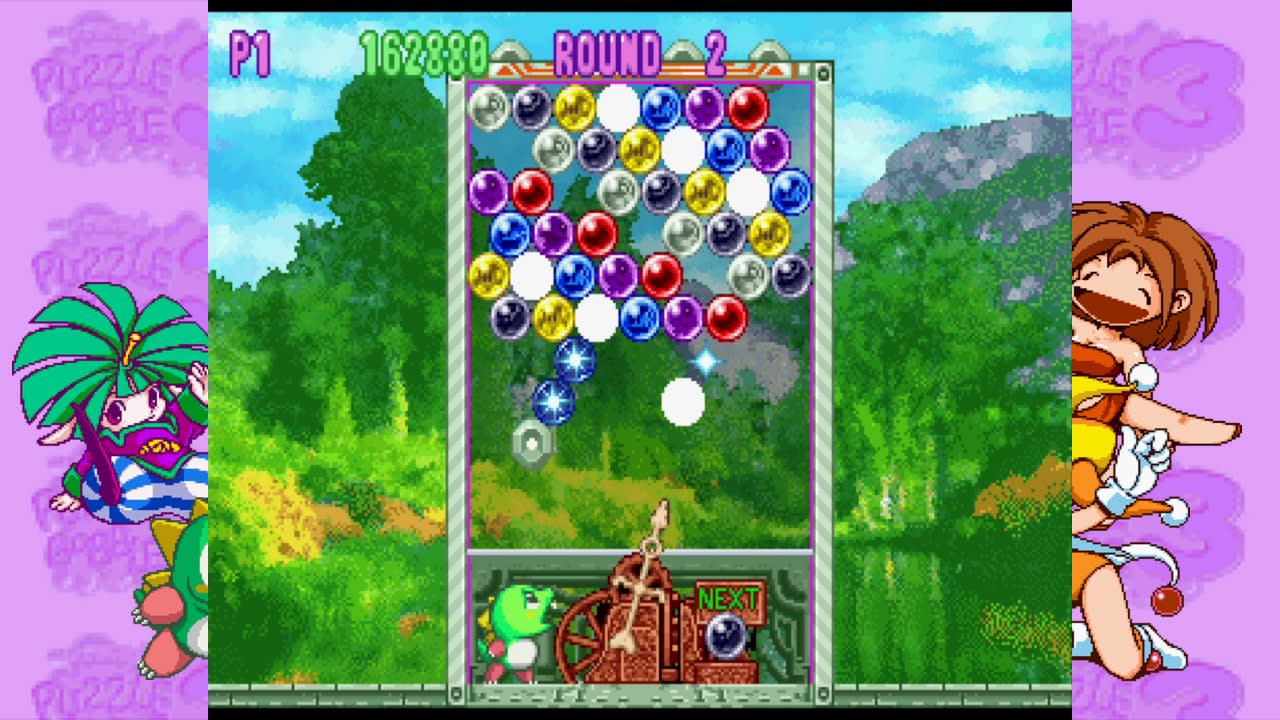Select the silver metal bubble below the cluster
1280x720 pixels.
(533, 443)
